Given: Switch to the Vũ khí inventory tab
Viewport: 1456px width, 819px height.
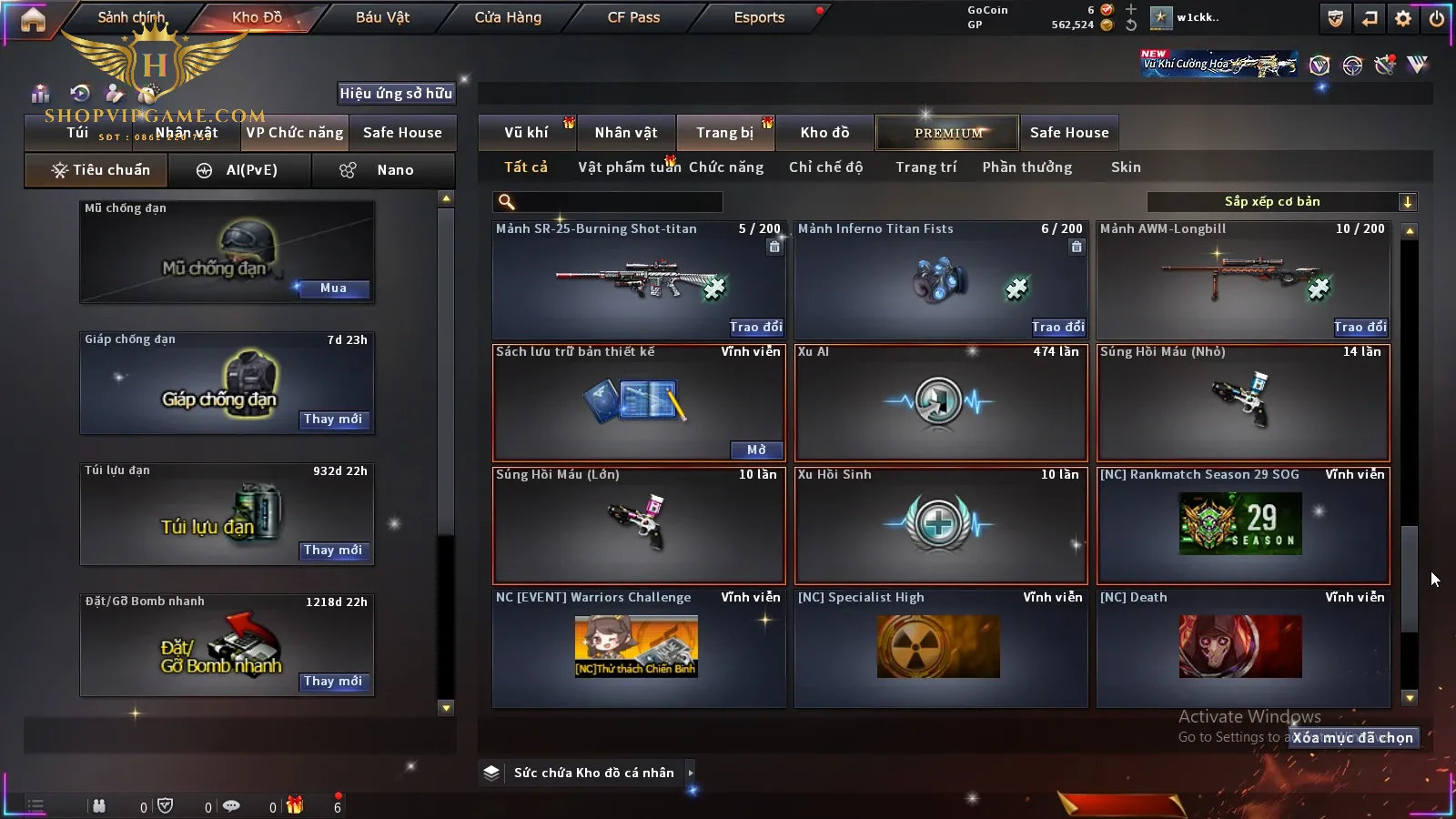Looking at the screenshot, I should pos(526,133).
